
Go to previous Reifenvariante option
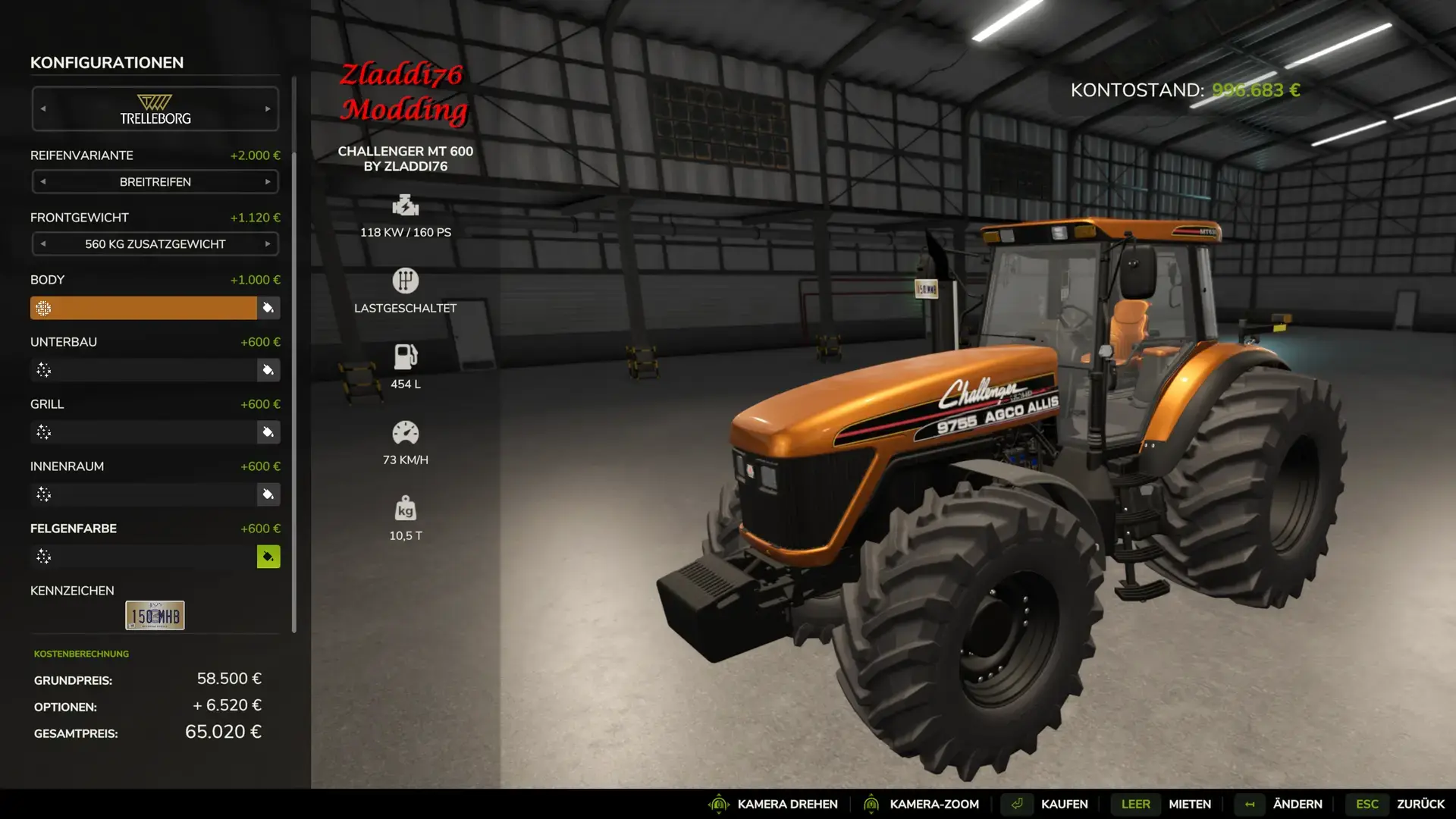[43, 182]
